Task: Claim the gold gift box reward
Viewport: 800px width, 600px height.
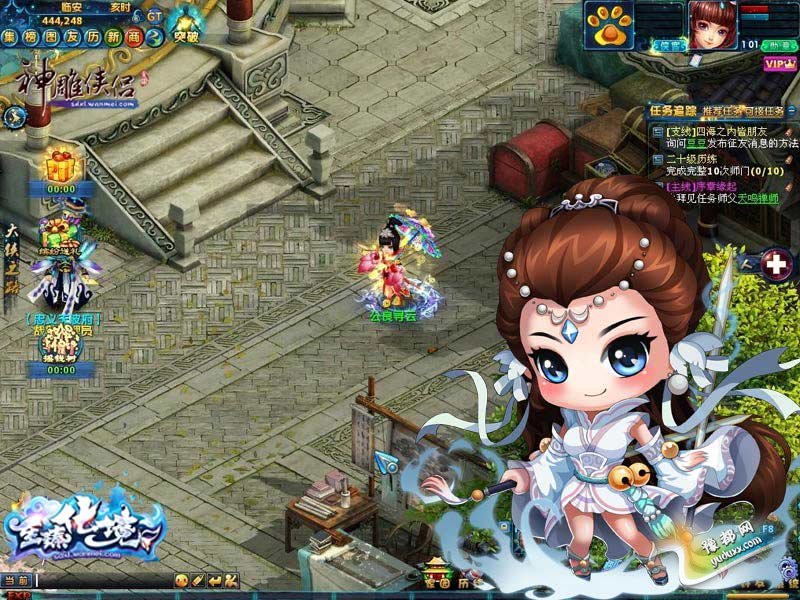Action: 62,162
